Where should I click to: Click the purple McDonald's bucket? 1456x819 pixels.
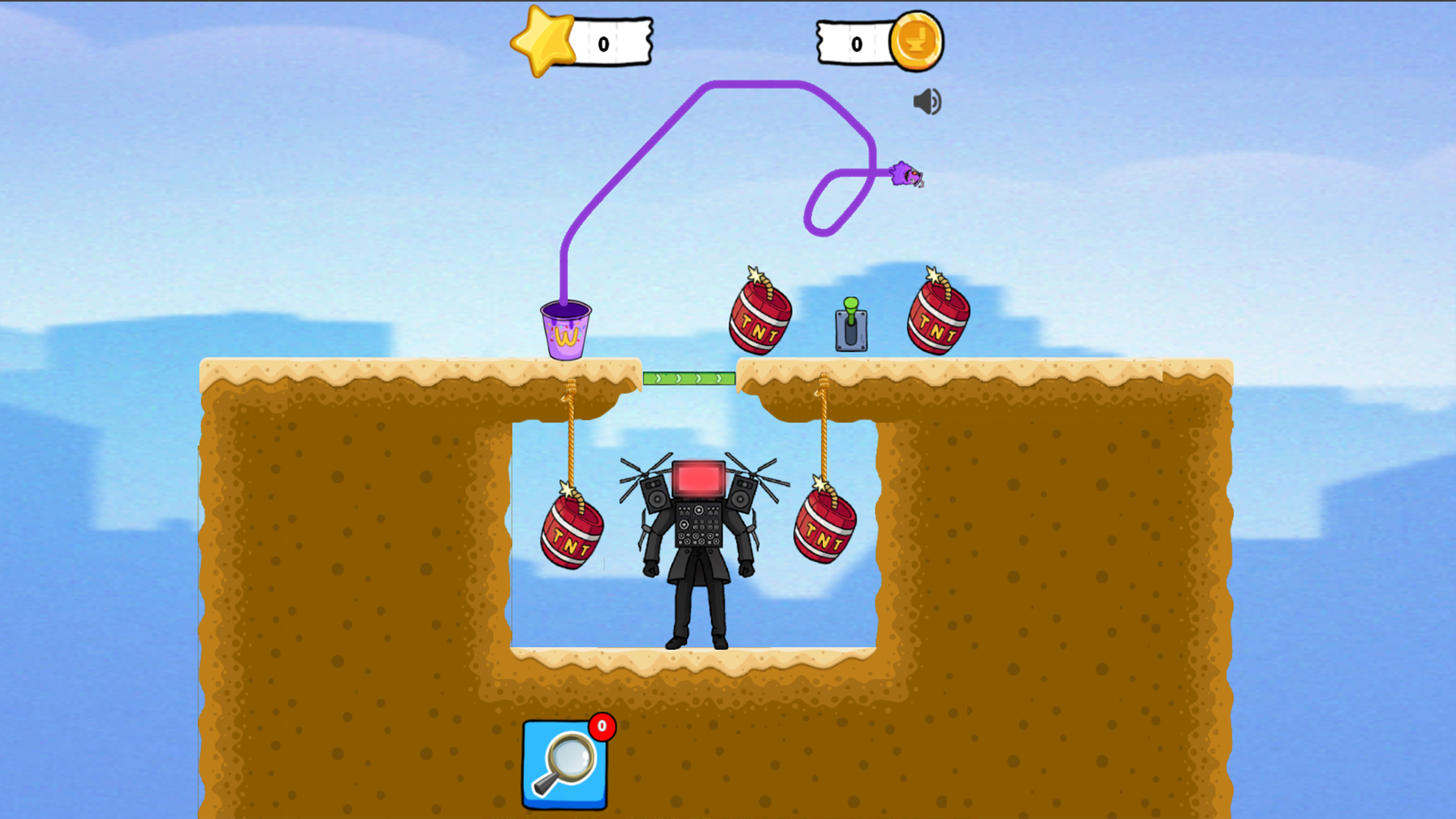564,331
